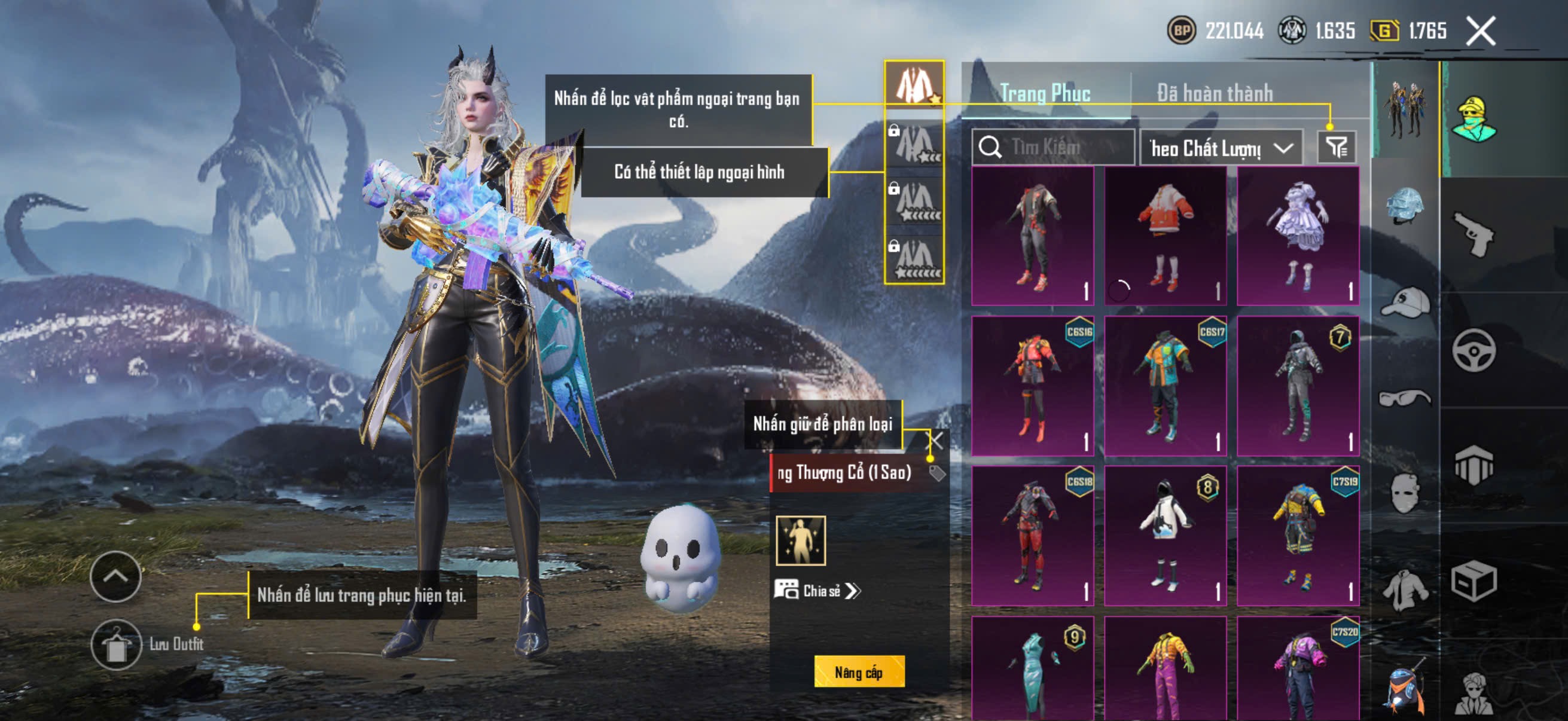Choose the C7S19 yellow and blue outfit
The width and height of the screenshot is (1568, 721).
point(1298,536)
